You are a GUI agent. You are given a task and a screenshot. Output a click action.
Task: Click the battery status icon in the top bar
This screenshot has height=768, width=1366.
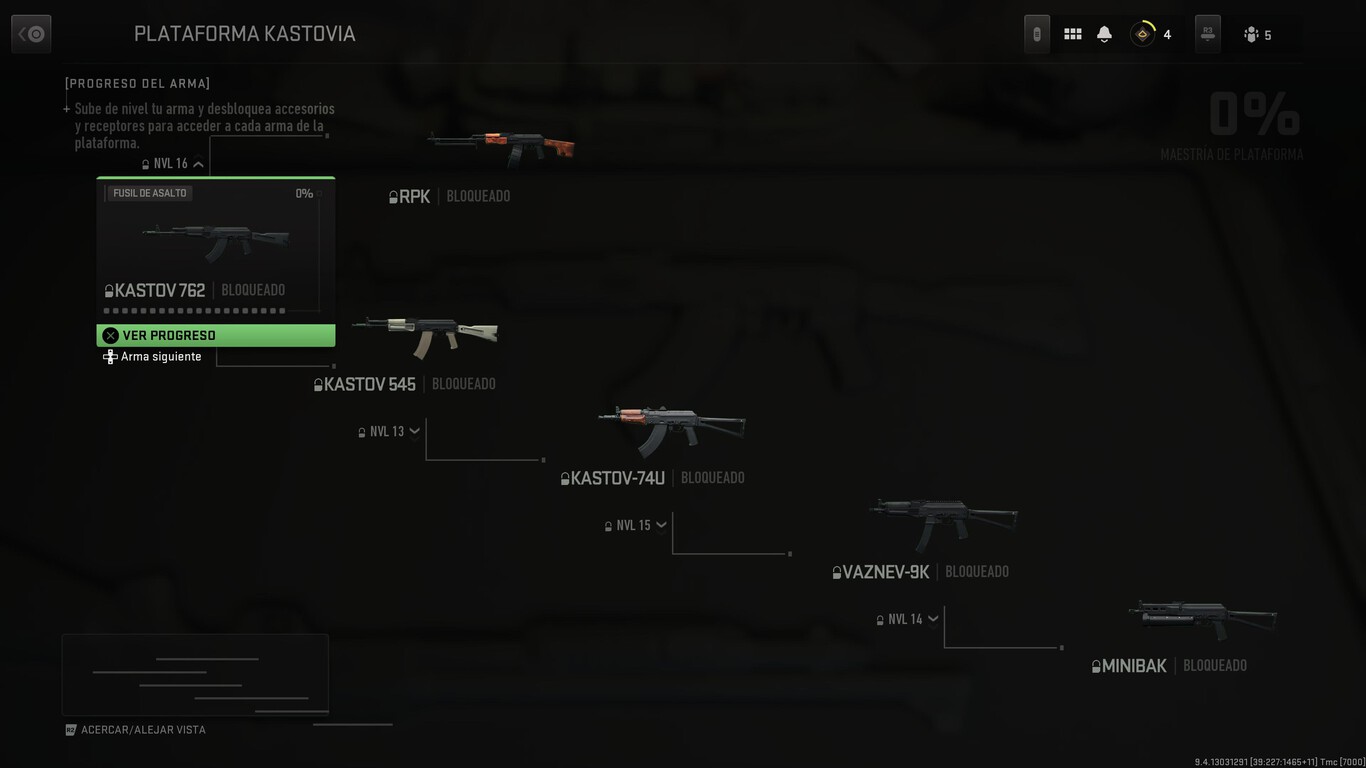pyautogui.click(x=1036, y=33)
